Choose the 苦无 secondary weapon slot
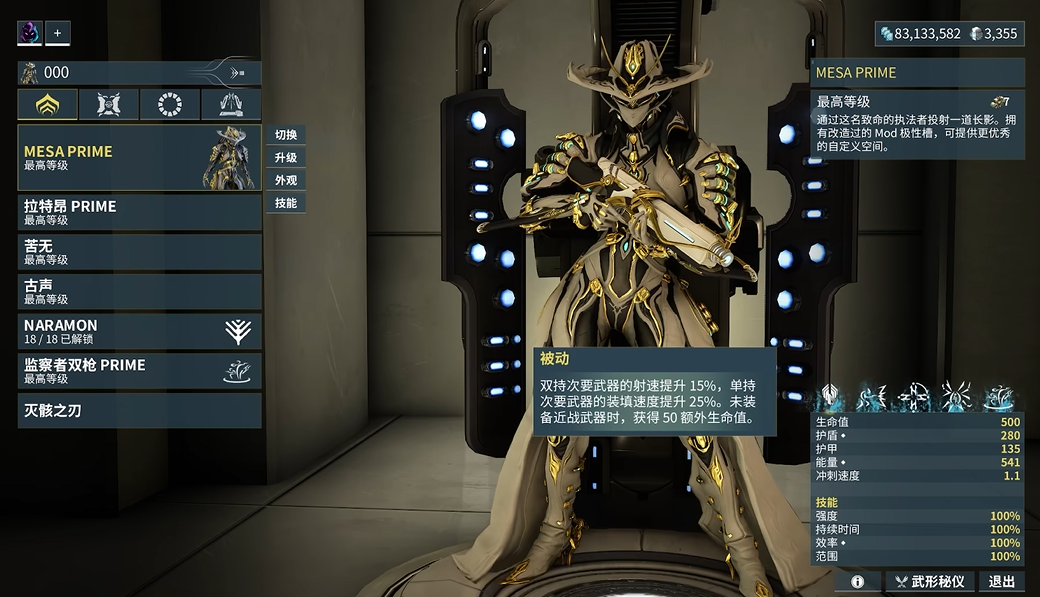This screenshot has height=597, width=1040. [139, 251]
